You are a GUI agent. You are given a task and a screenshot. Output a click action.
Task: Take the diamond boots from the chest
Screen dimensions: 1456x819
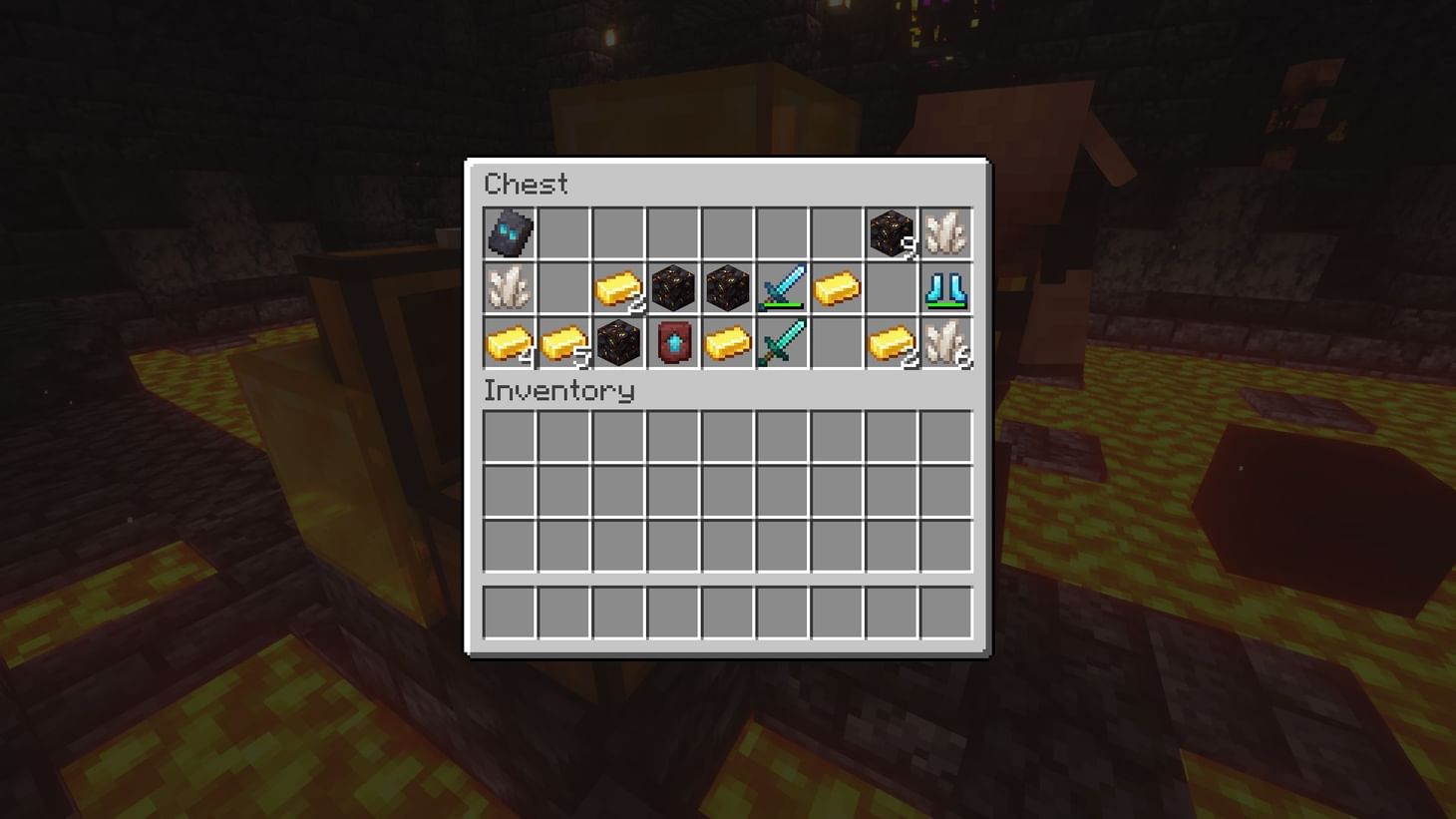coord(945,289)
